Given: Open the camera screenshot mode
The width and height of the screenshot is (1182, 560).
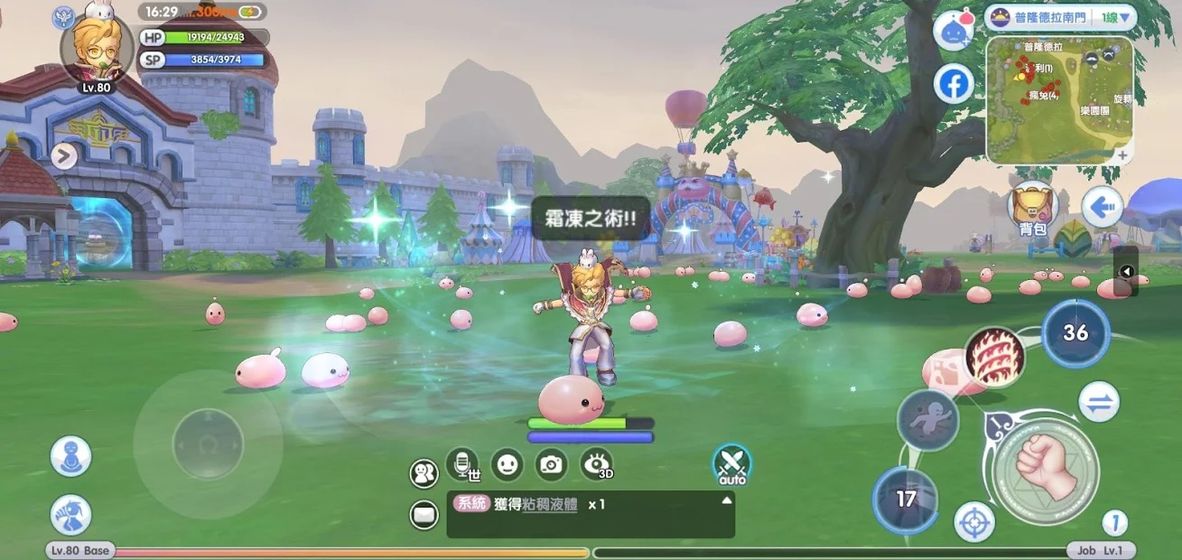Looking at the screenshot, I should point(551,464).
